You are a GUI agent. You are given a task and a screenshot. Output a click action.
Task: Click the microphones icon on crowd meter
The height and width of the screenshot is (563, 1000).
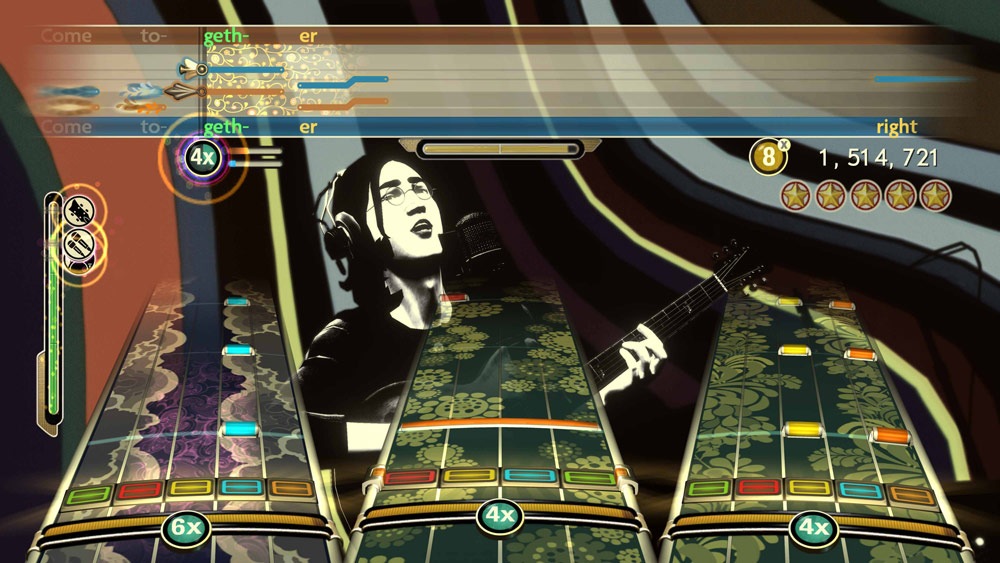[x=79, y=243]
